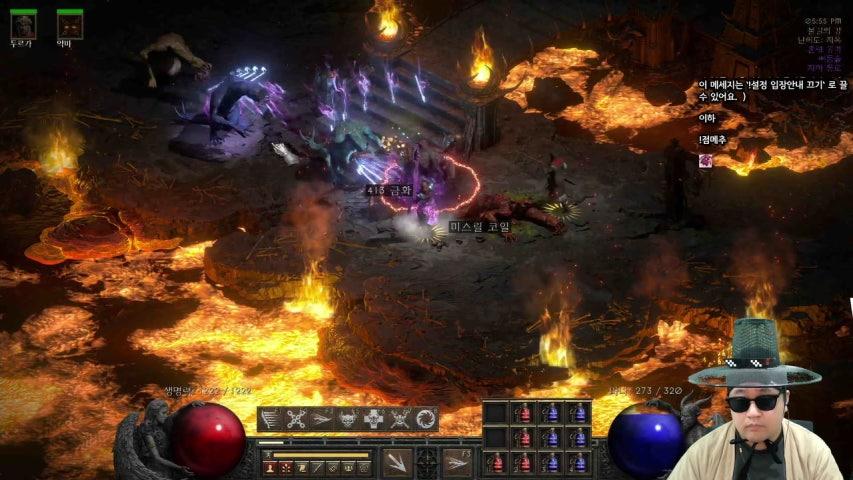Click the mercenary portrait named 두르가
The image size is (853, 480).
click(22, 24)
